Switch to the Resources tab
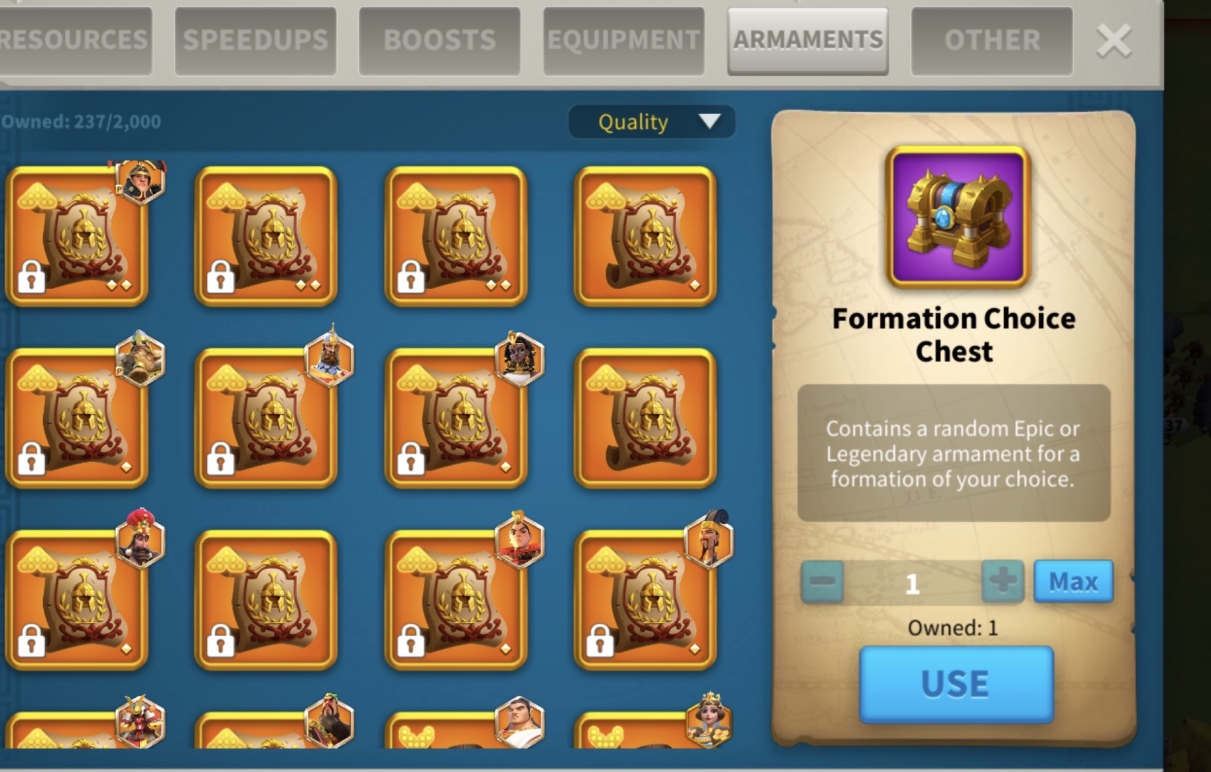The height and width of the screenshot is (772, 1211). coord(74,41)
